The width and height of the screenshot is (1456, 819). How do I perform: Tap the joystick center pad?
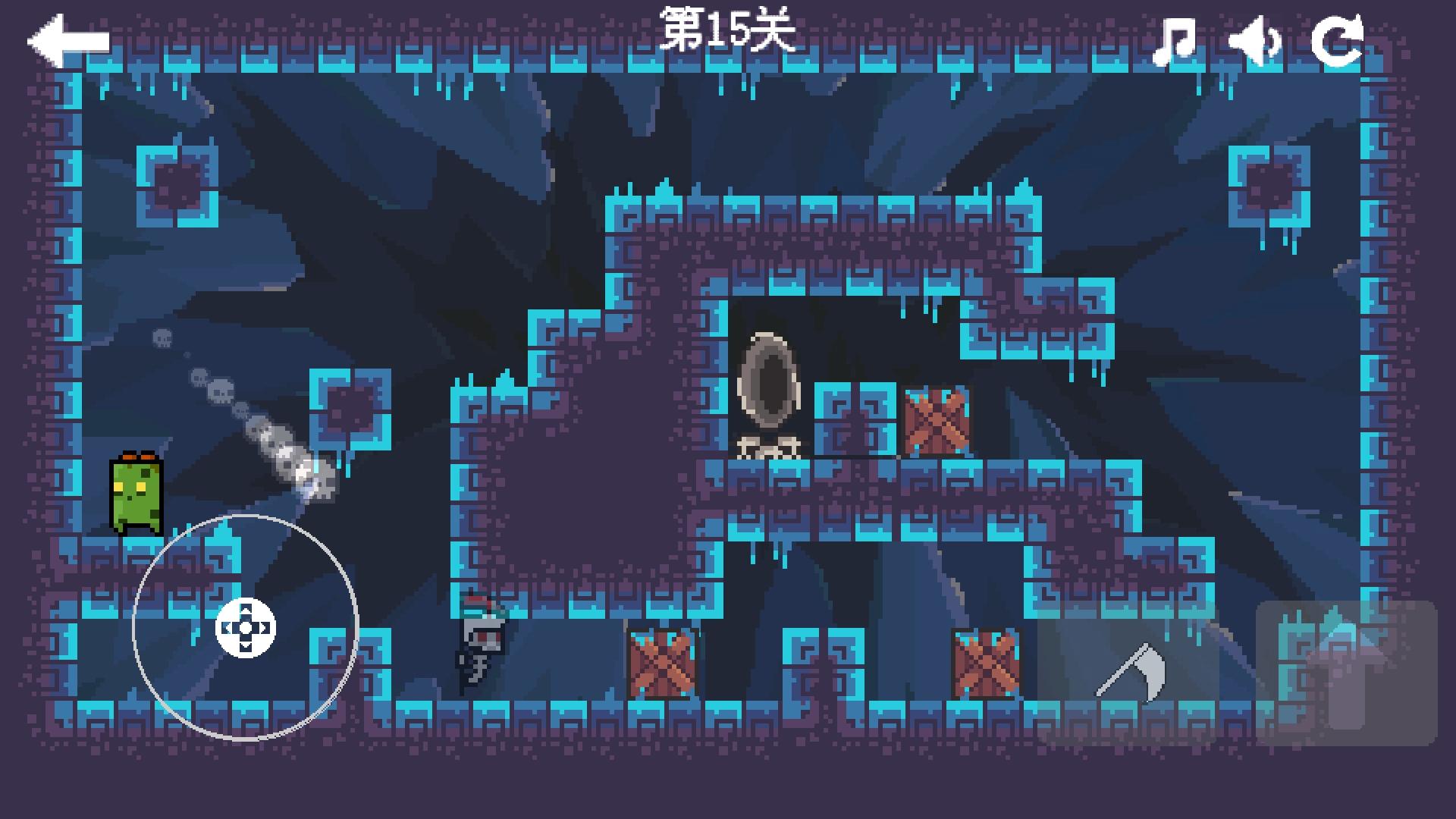point(244,626)
